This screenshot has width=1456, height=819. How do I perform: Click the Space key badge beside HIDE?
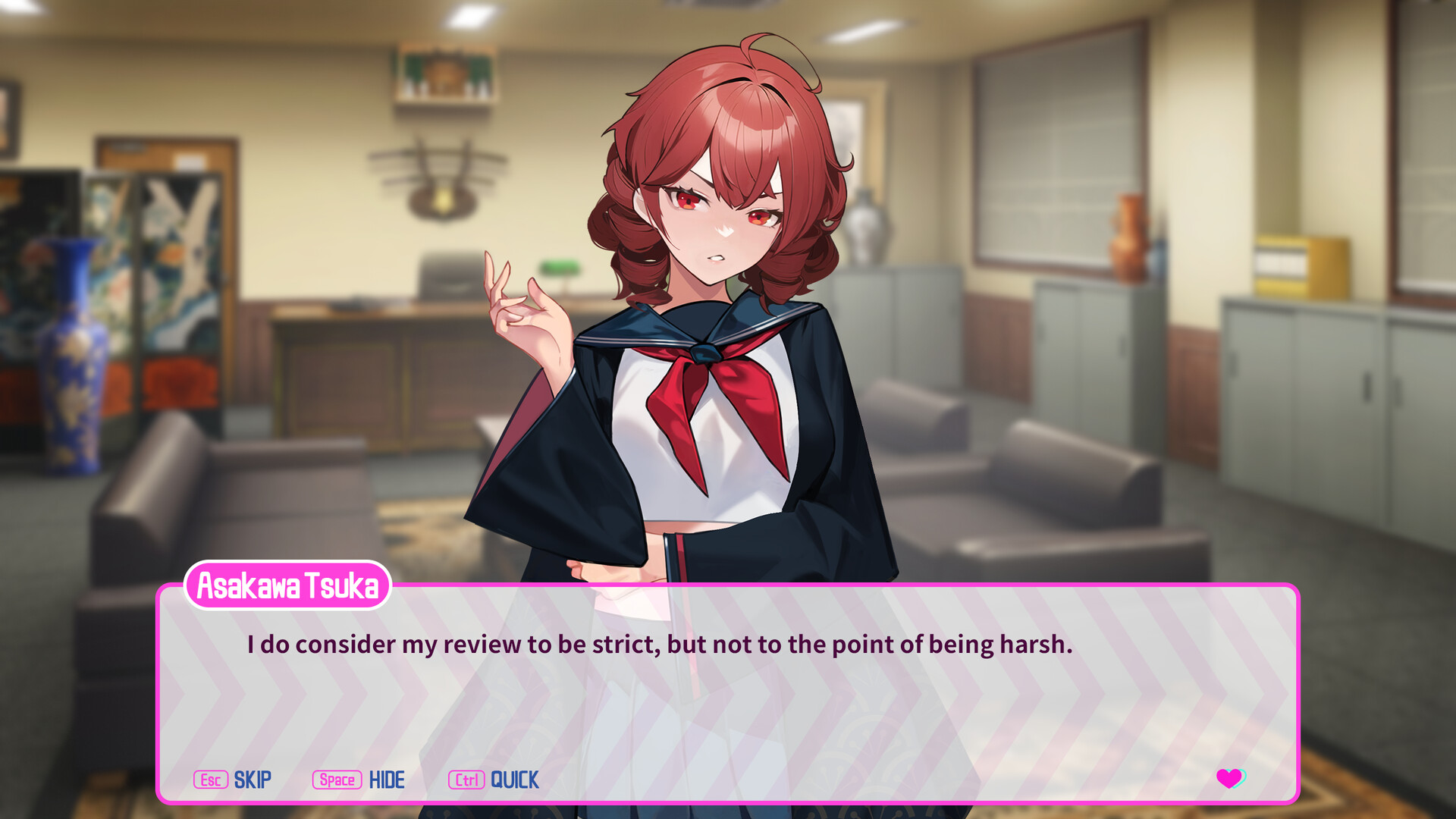(337, 780)
